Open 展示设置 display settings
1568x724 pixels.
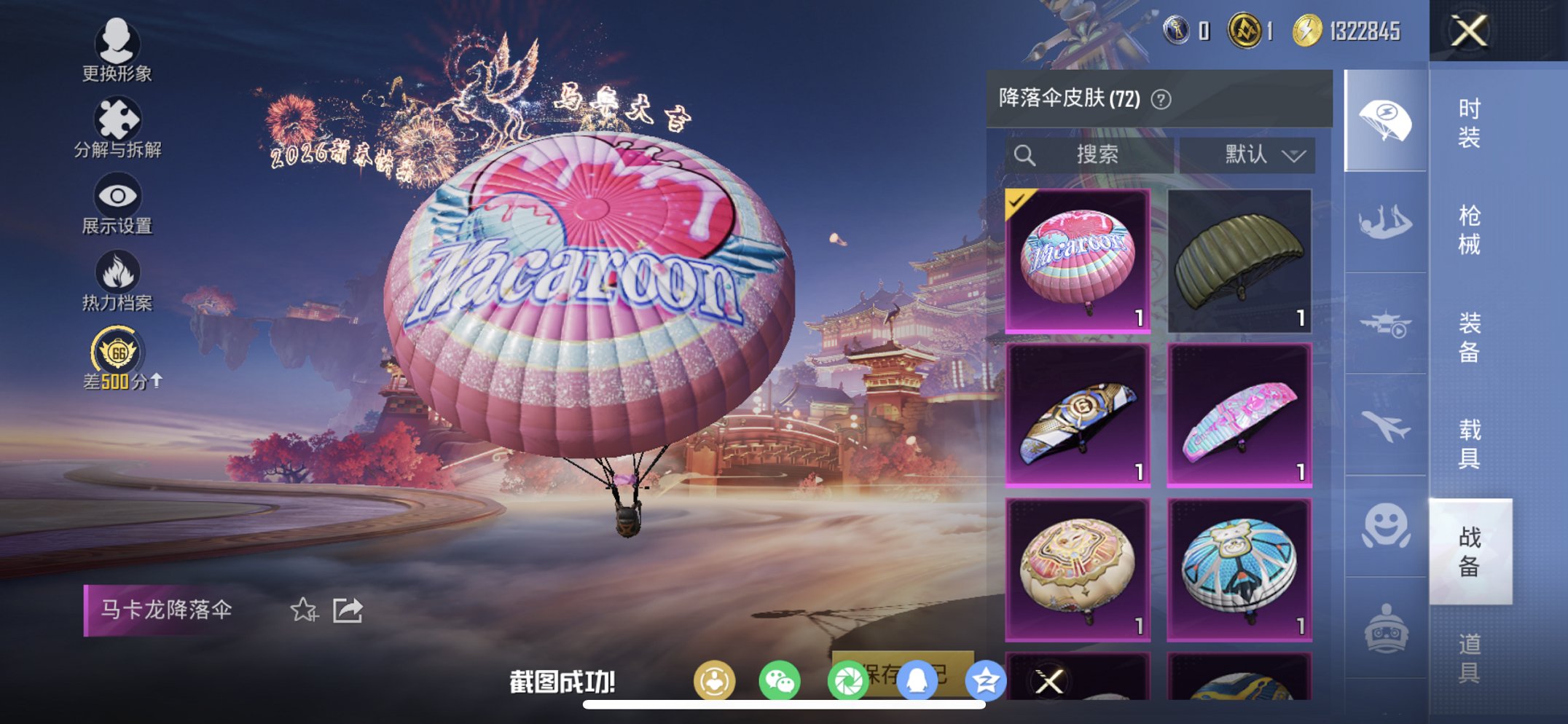[119, 206]
